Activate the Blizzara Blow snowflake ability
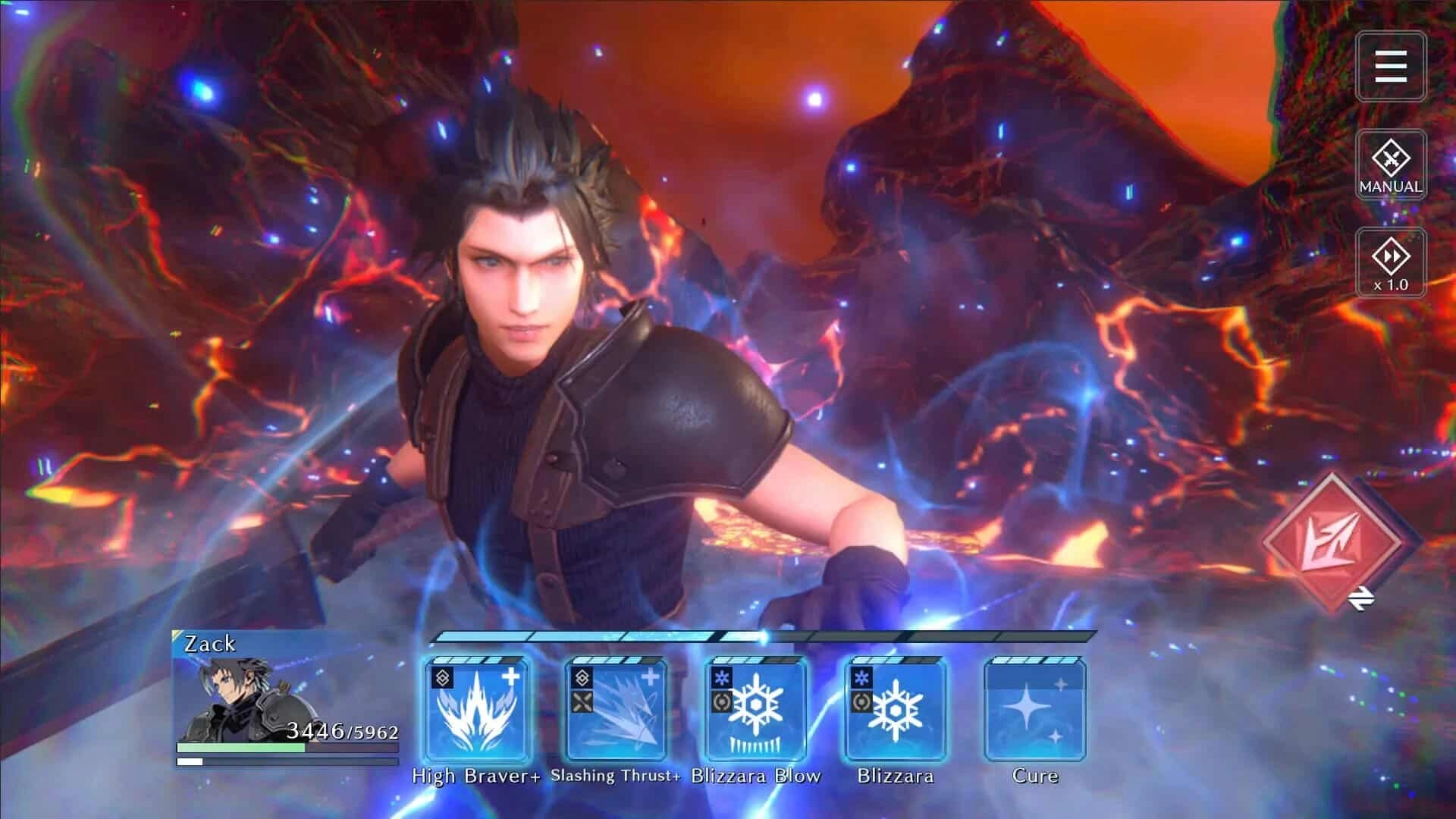The width and height of the screenshot is (1456, 819). [755, 713]
